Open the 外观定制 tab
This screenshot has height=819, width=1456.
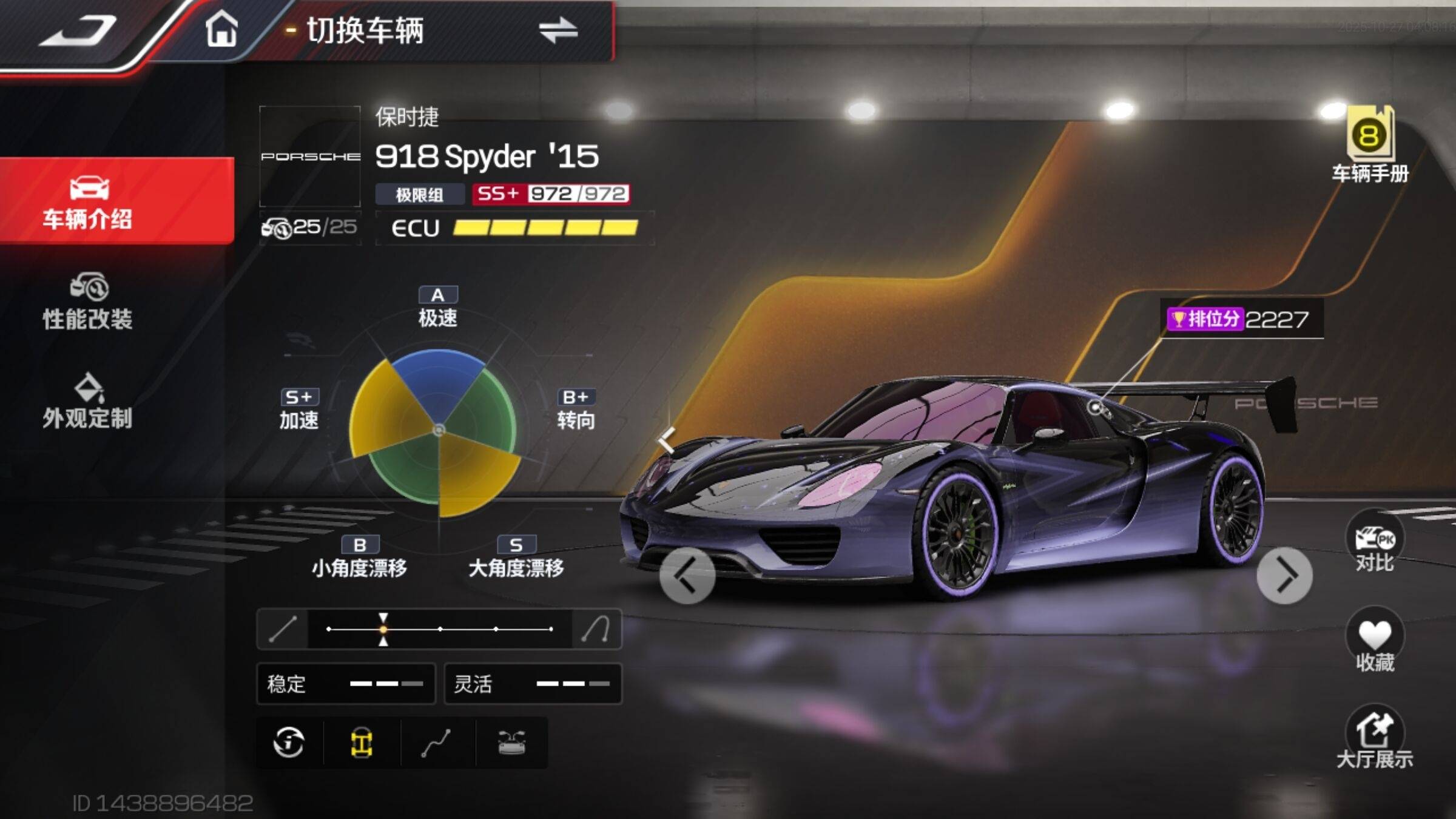pyautogui.click(x=88, y=402)
